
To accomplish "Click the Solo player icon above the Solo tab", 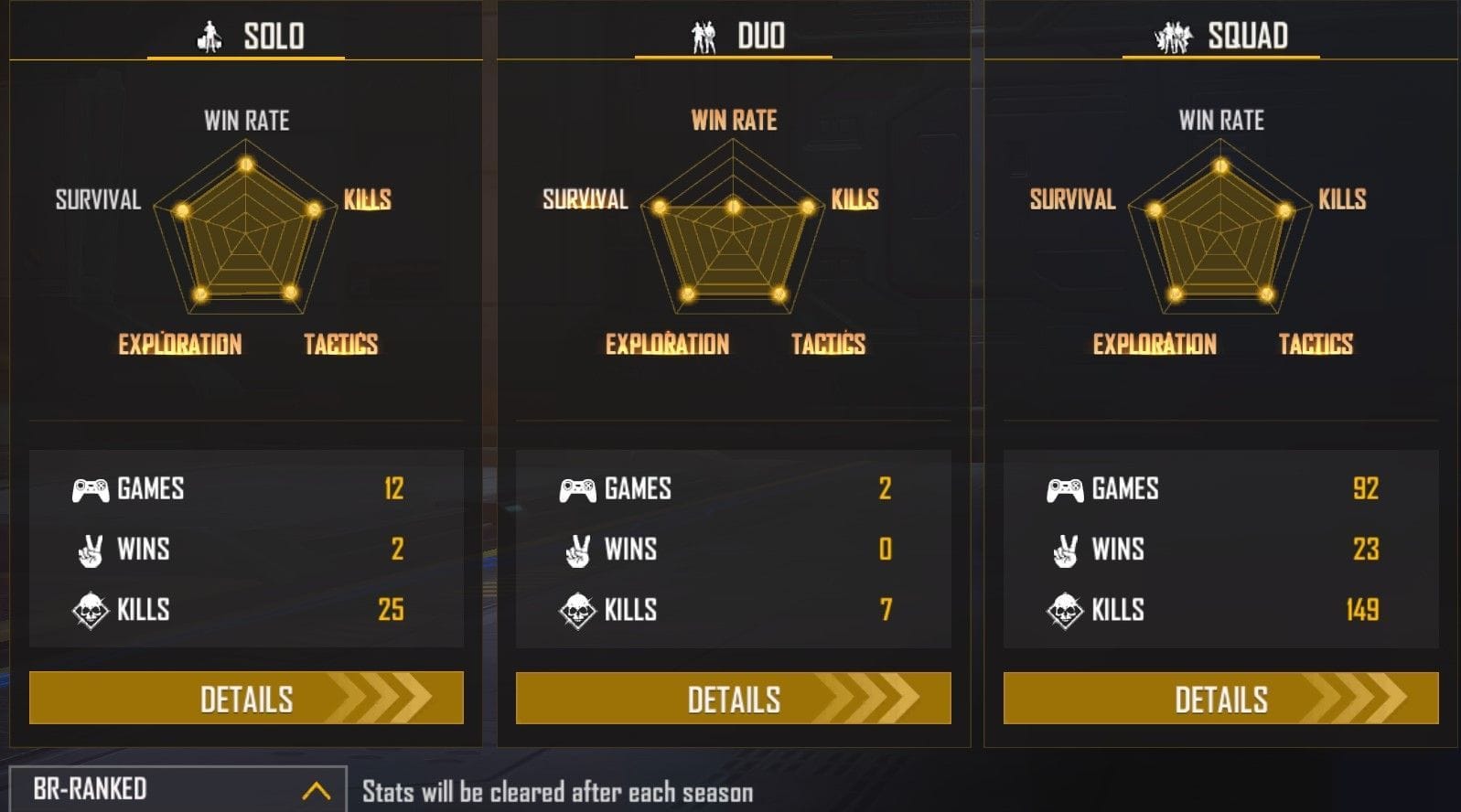I will click(x=209, y=37).
